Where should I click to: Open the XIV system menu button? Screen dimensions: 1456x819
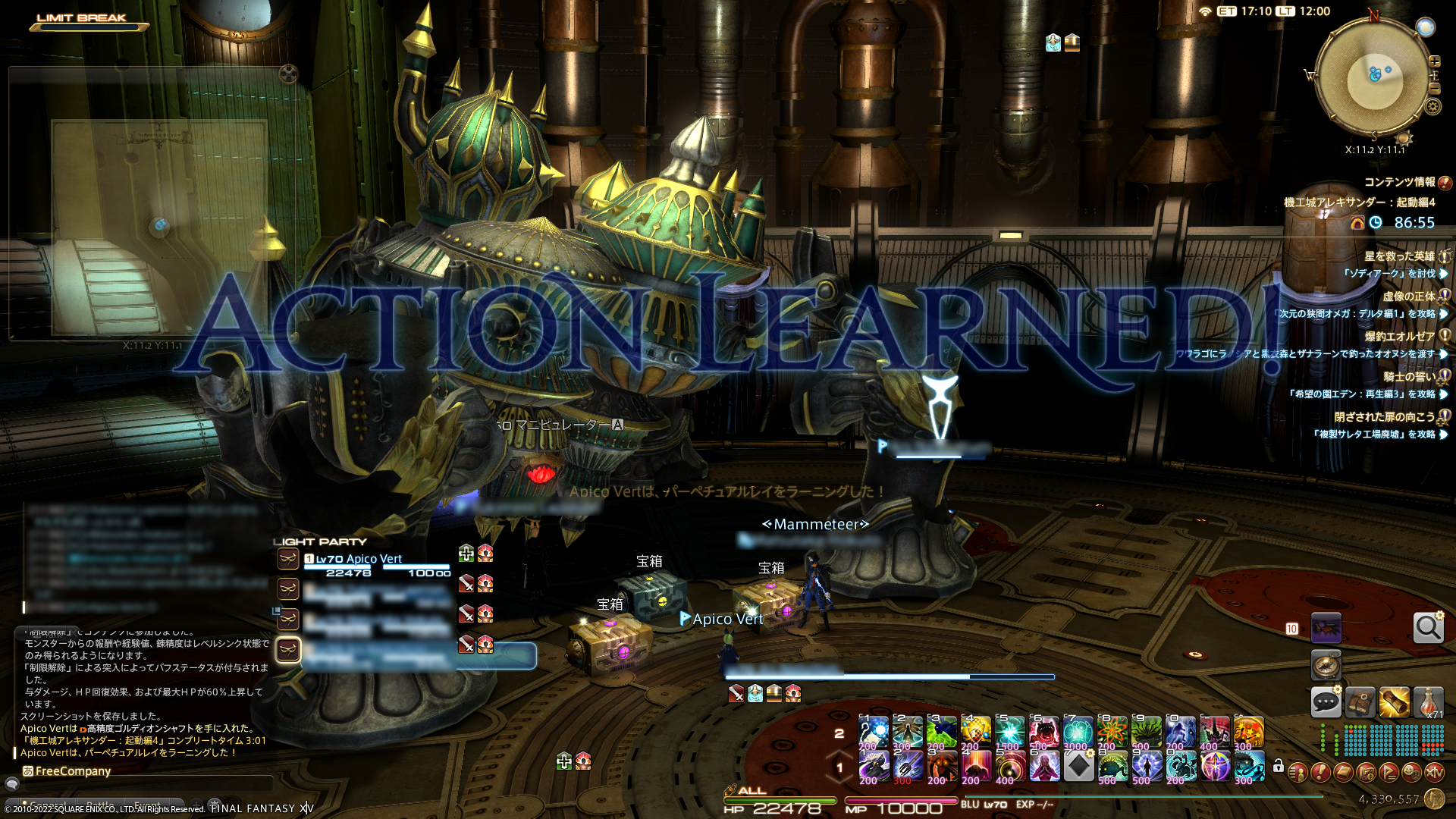point(1434,773)
